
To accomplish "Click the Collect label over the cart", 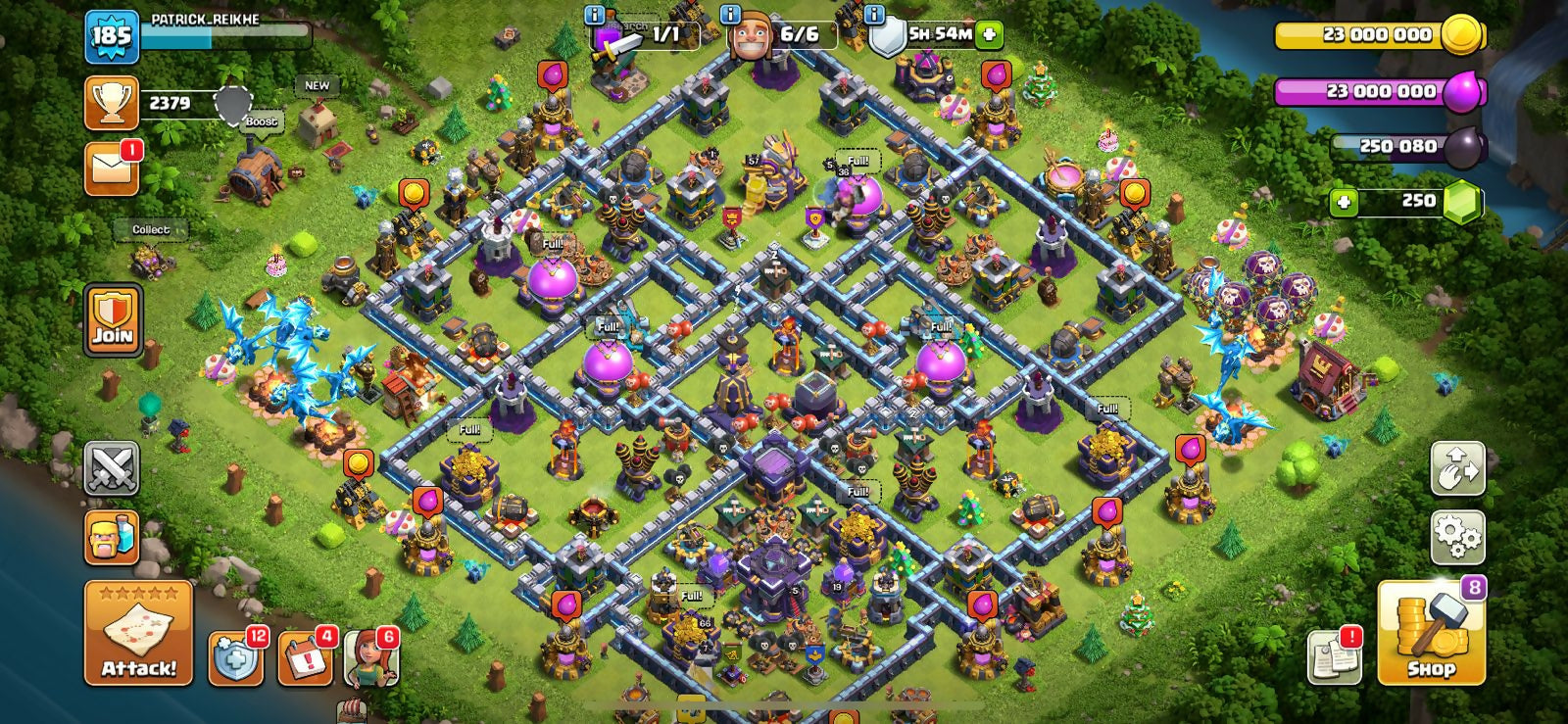I will (x=151, y=230).
